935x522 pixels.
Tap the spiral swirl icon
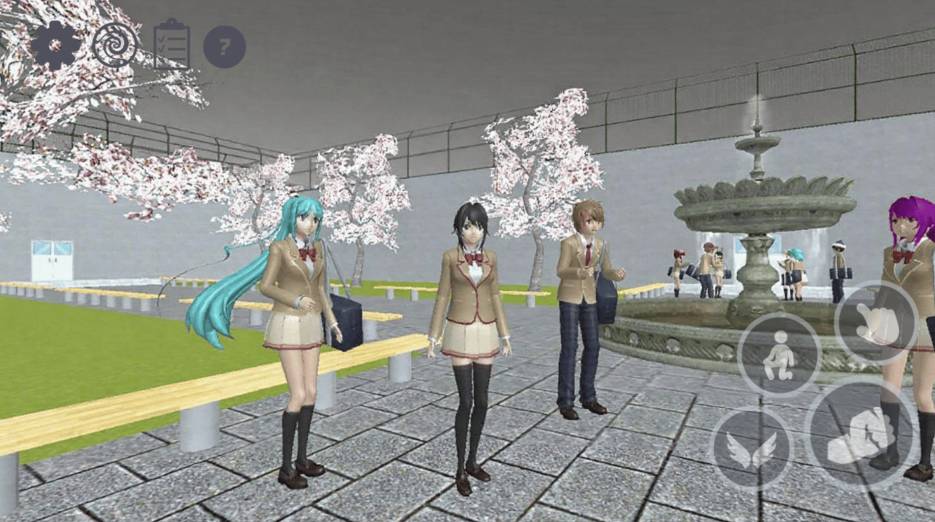click(114, 45)
